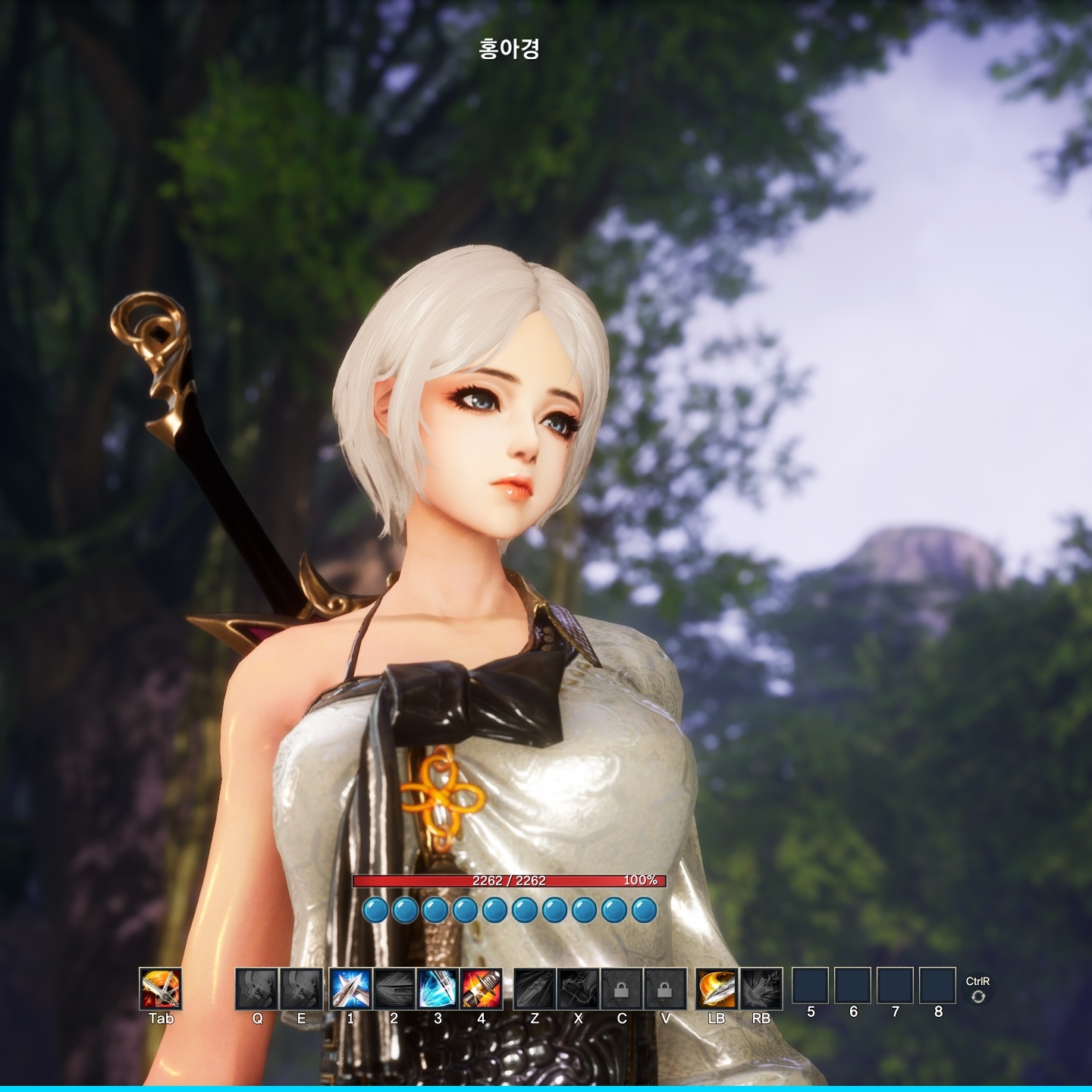
Task: Click the greyed-out Q skill icon
Action: (259, 990)
